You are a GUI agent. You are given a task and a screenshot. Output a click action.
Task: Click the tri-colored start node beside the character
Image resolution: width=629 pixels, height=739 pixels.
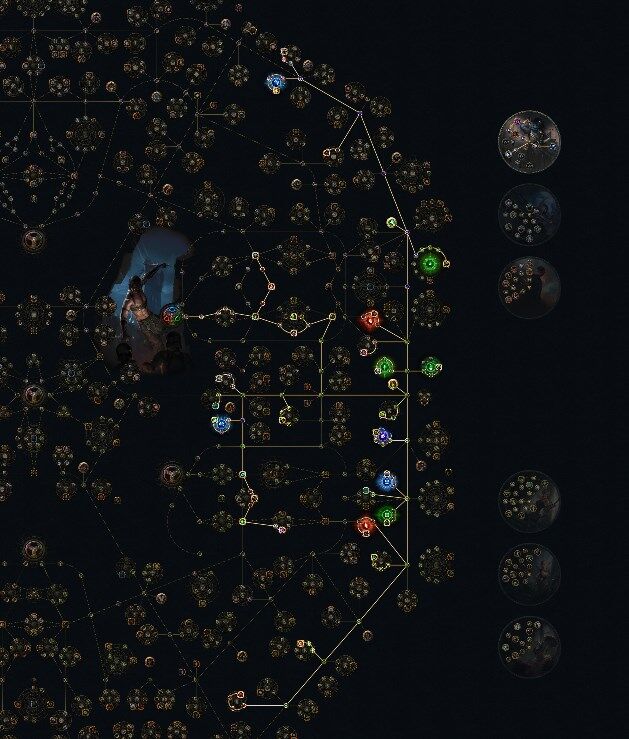click(x=172, y=315)
